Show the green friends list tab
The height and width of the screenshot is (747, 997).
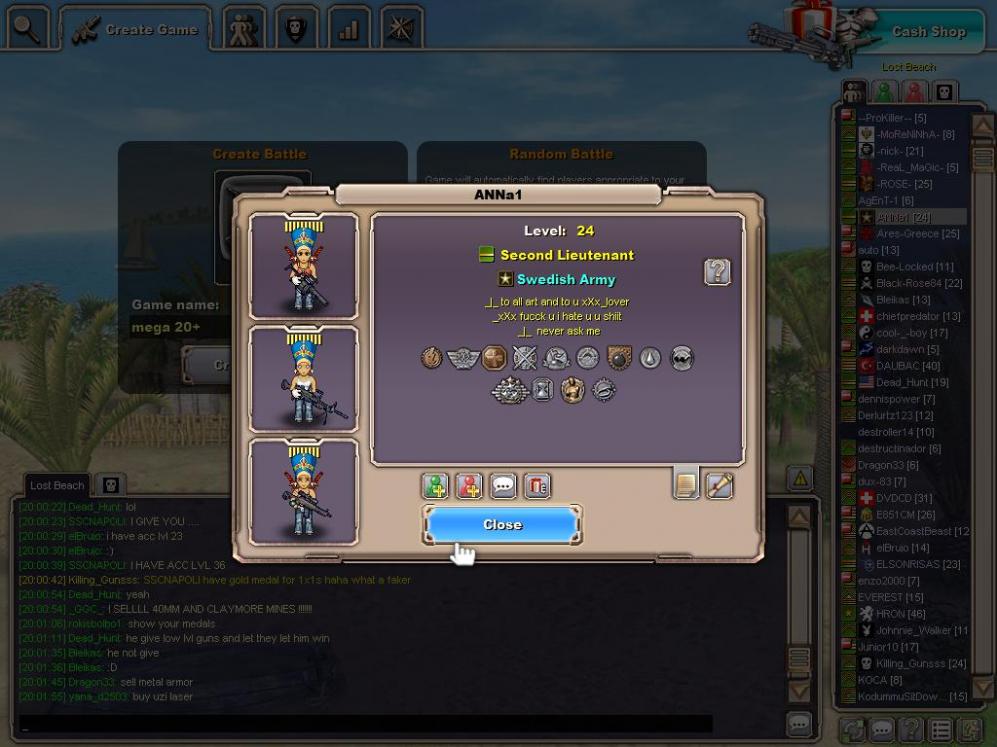tap(884, 92)
